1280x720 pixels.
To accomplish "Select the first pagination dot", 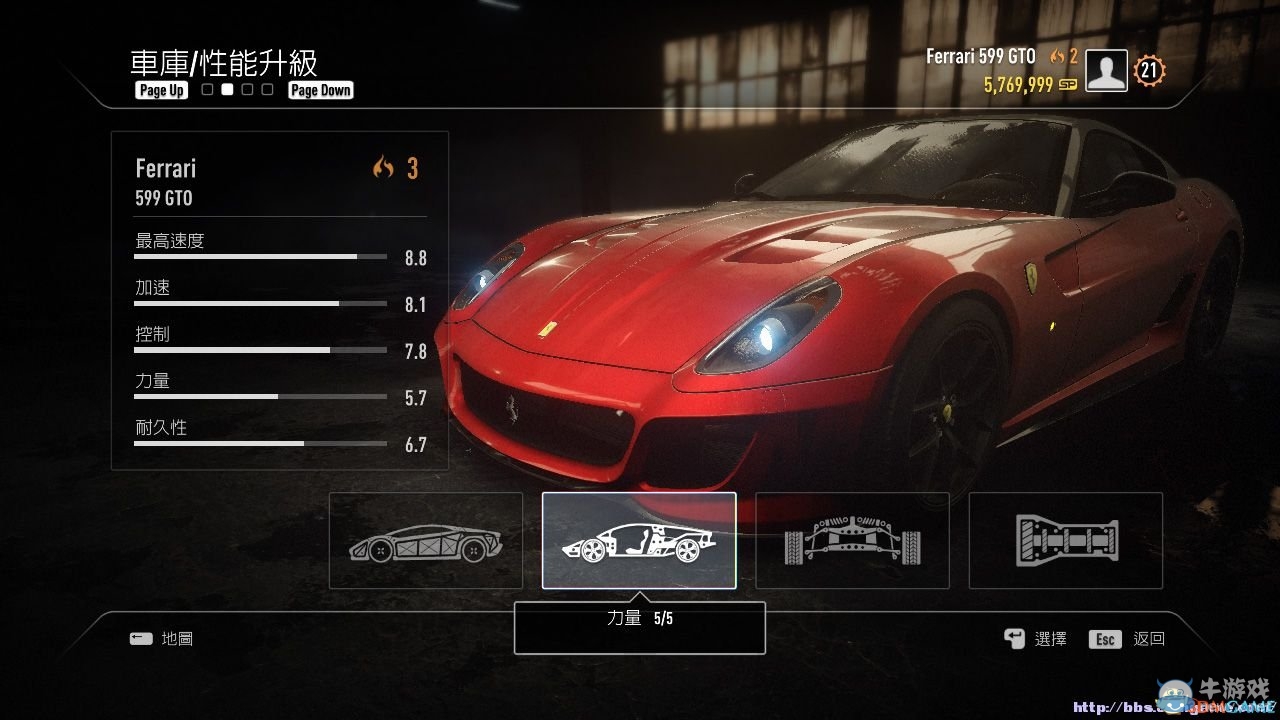I will (206, 89).
